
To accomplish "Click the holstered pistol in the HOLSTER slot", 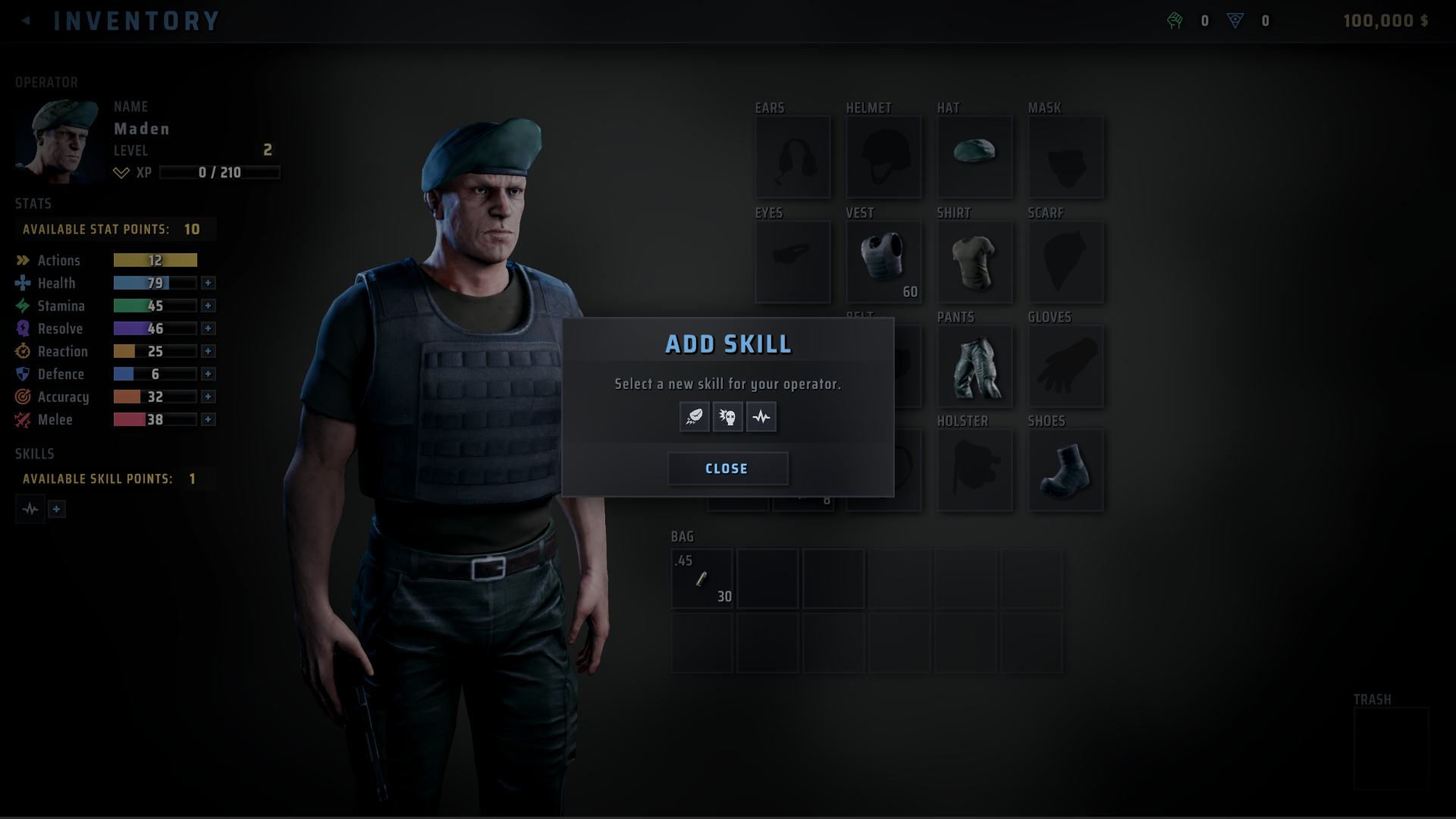I will click(975, 470).
